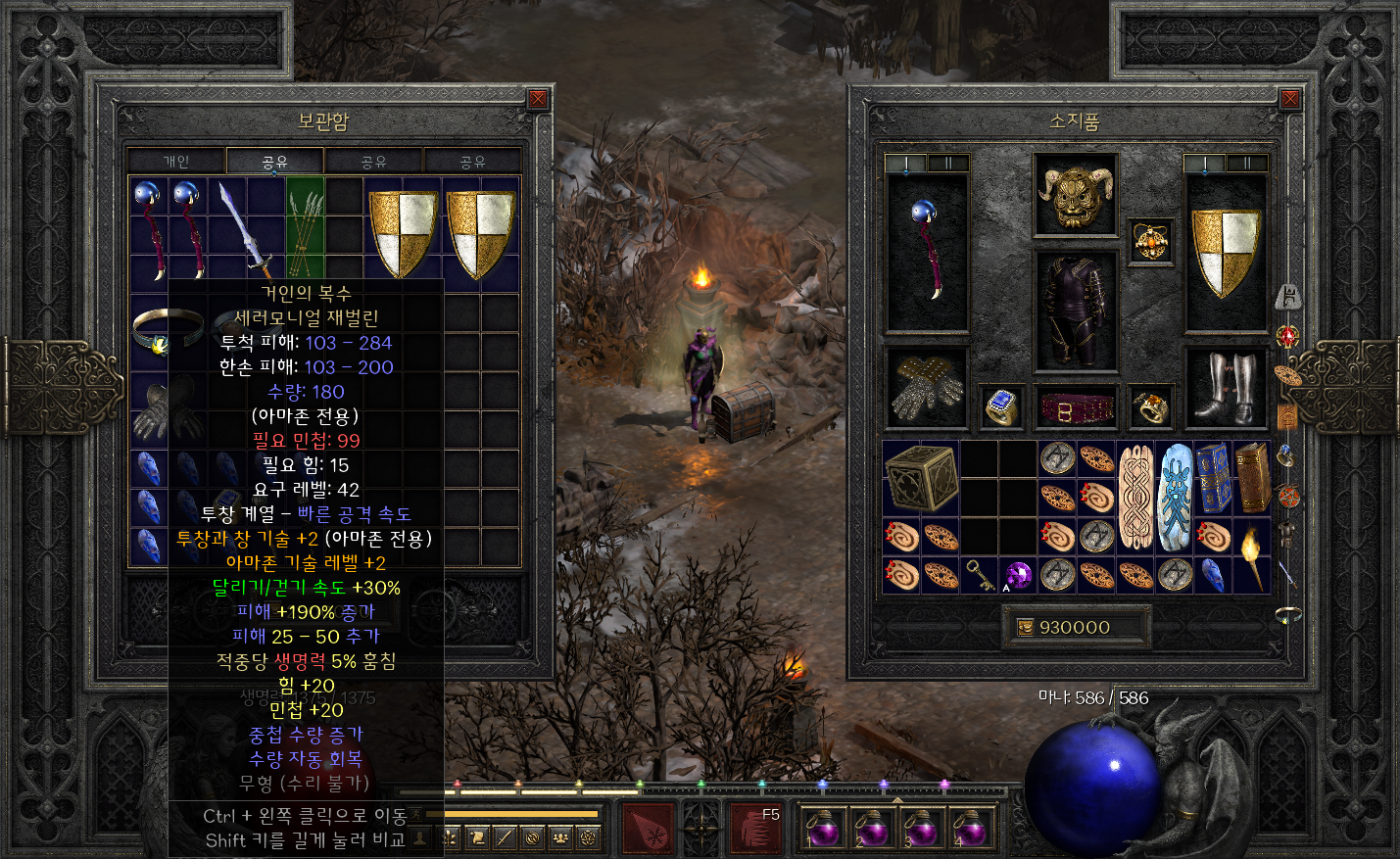The image size is (1400, 859).
Task: Click the equipped dark body armor
Action: [x=1076, y=310]
